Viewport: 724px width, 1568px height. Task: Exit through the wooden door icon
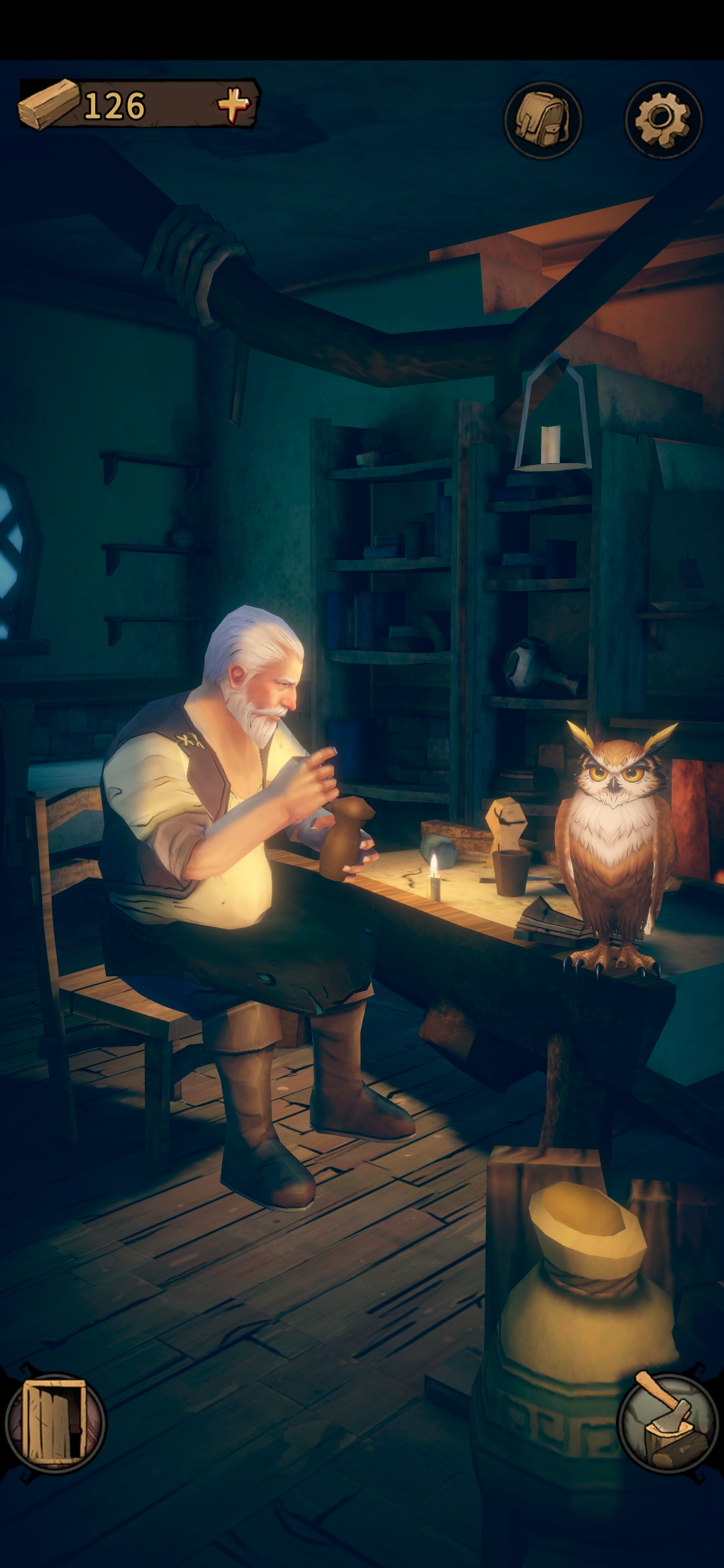[55, 1421]
